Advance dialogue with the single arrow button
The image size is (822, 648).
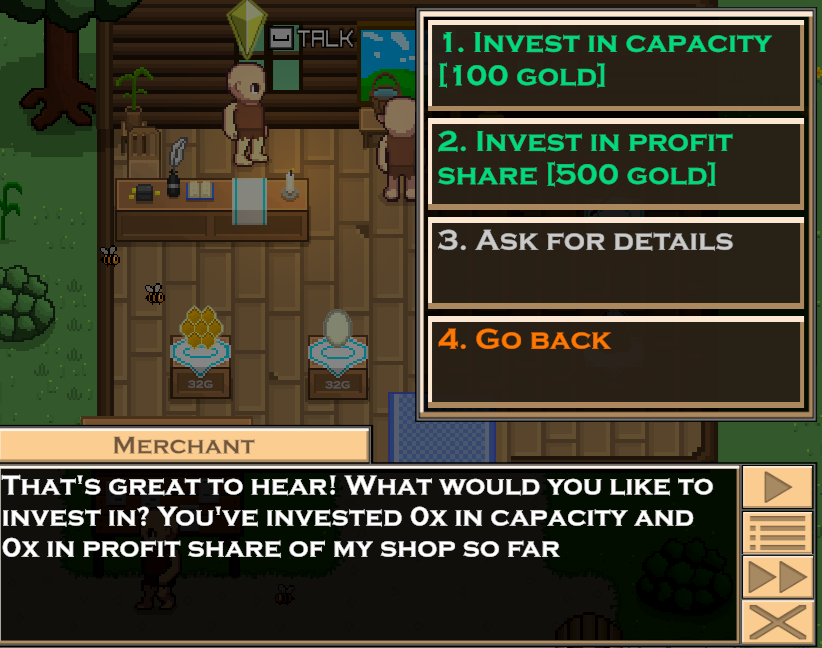click(x=777, y=487)
